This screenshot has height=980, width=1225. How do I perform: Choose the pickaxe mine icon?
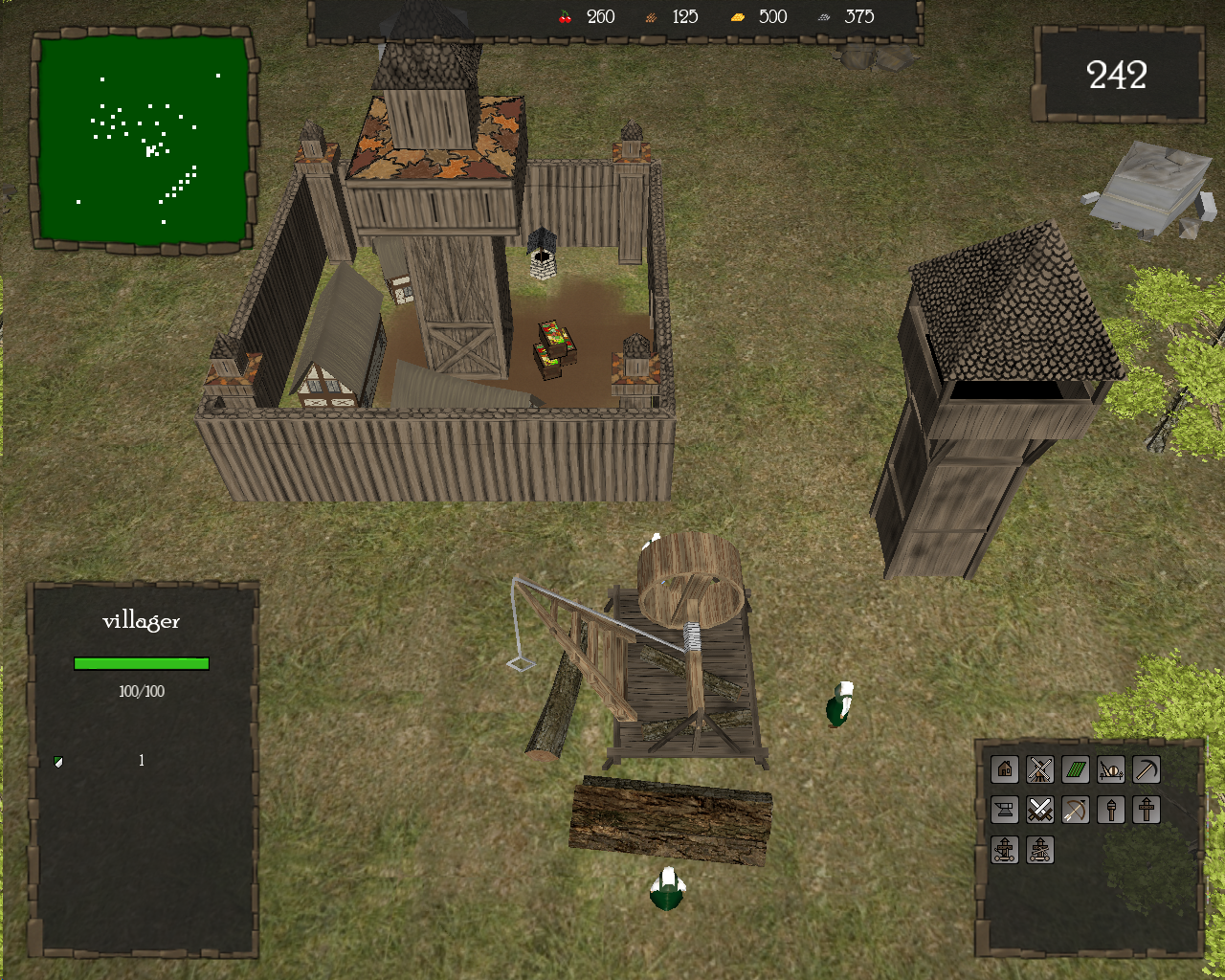click(x=1147, y=769)
